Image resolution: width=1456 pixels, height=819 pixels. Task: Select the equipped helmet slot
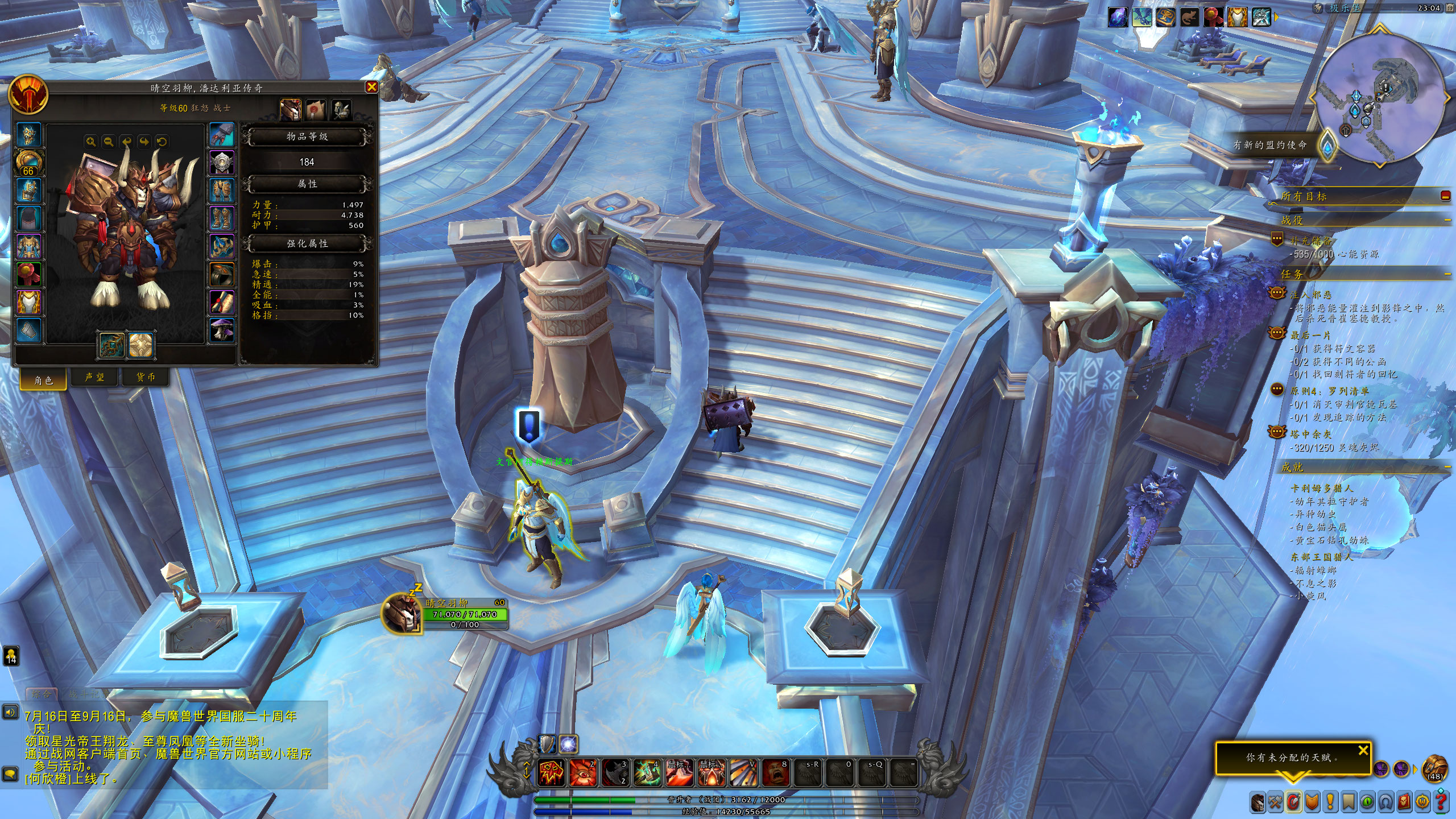pyautogui.click(x=28, y=135)
